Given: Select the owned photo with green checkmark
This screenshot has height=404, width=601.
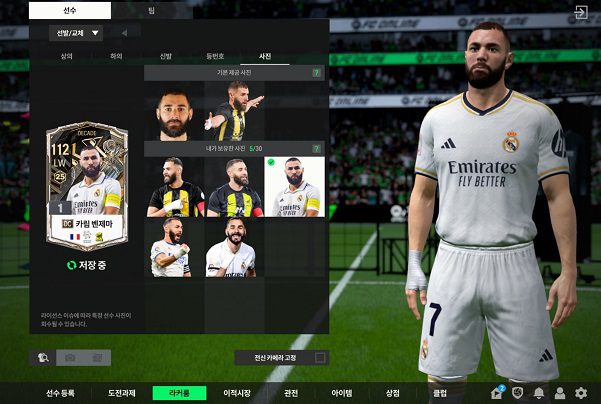Looking at the screenshot, I should (x=294, y=186).
